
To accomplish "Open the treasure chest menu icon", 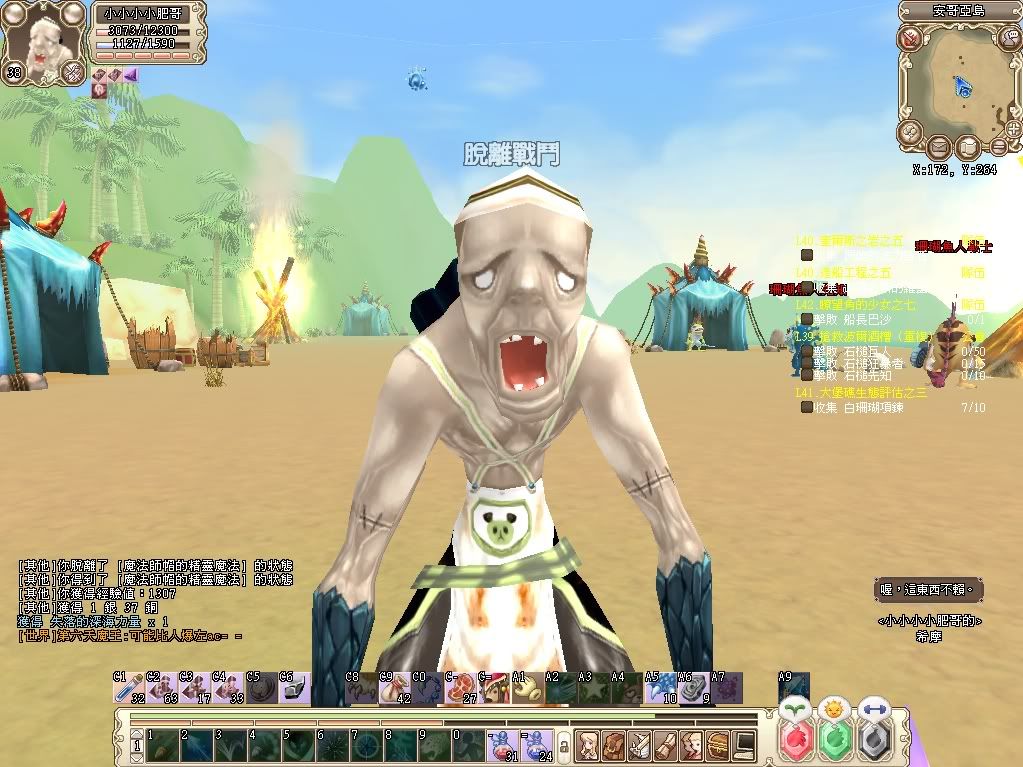I will click(717, 745).
